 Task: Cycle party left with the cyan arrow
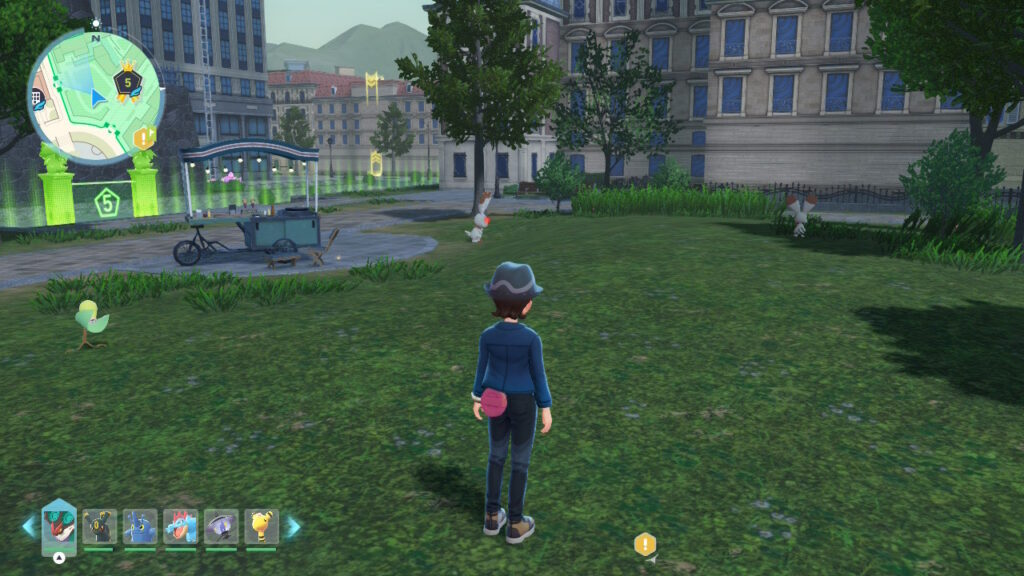tap(29, 527)
